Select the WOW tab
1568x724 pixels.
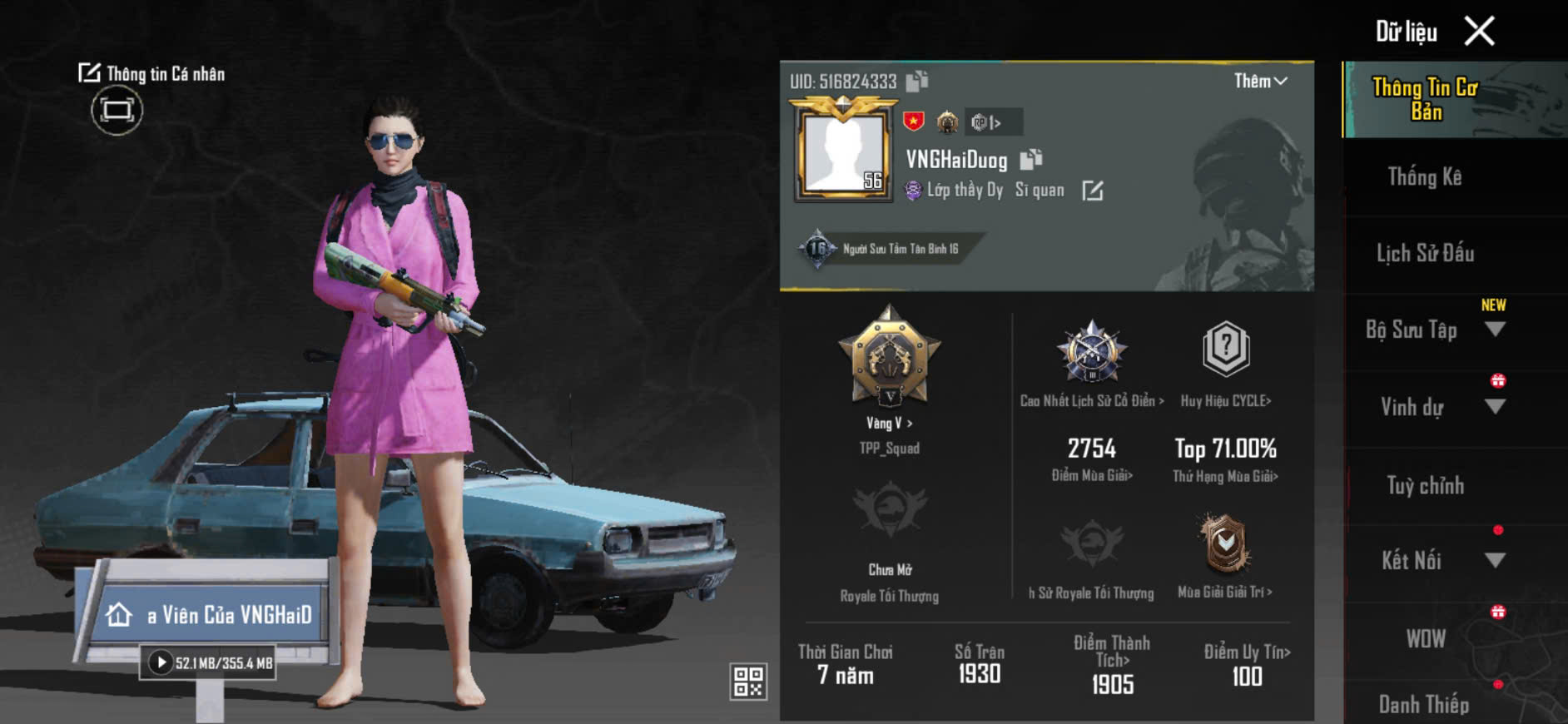point(1425,638)
